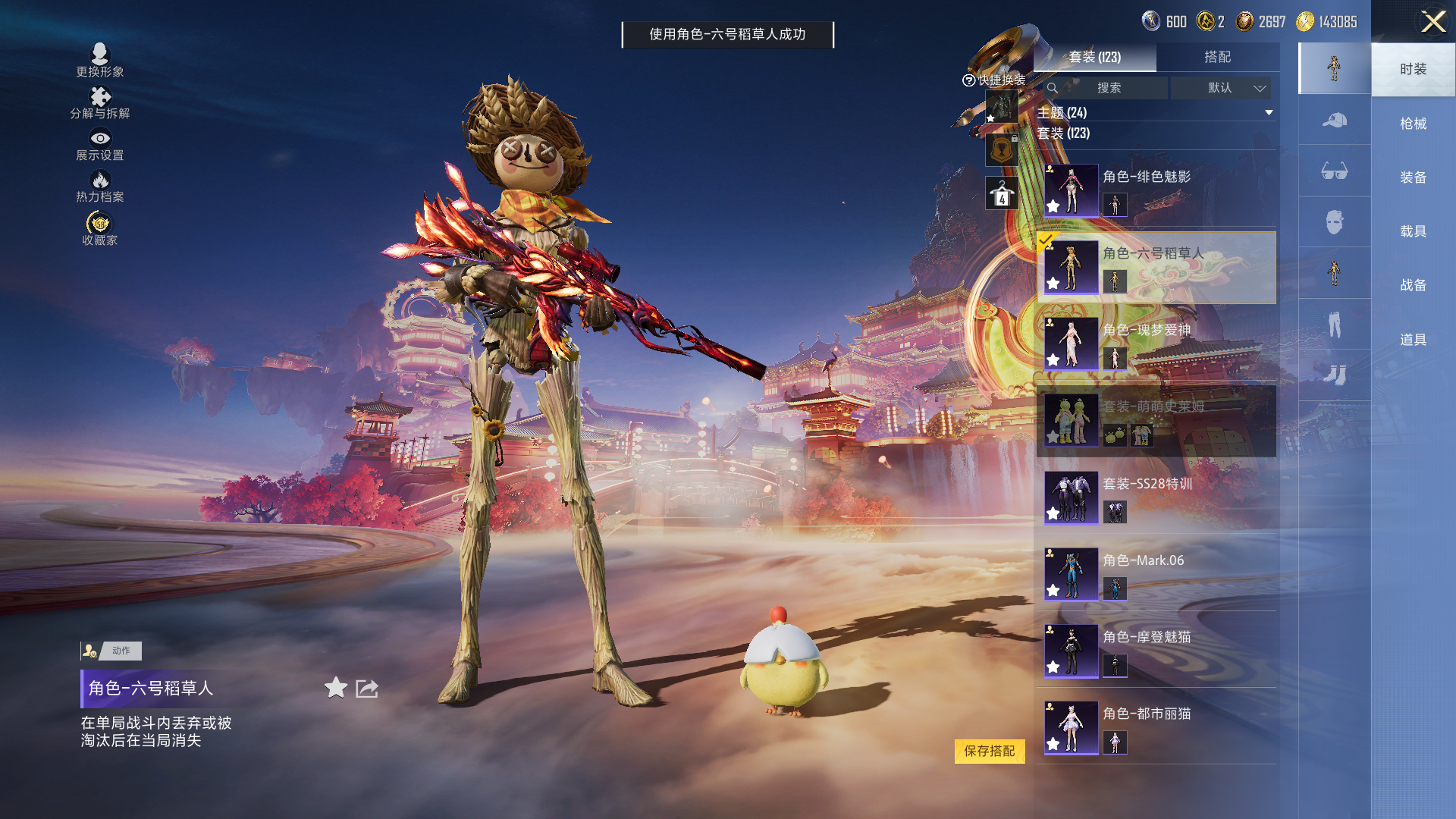Open 更换形象 change appearance option
This screenshot has height=819, width=1456.
coord(100,61)
